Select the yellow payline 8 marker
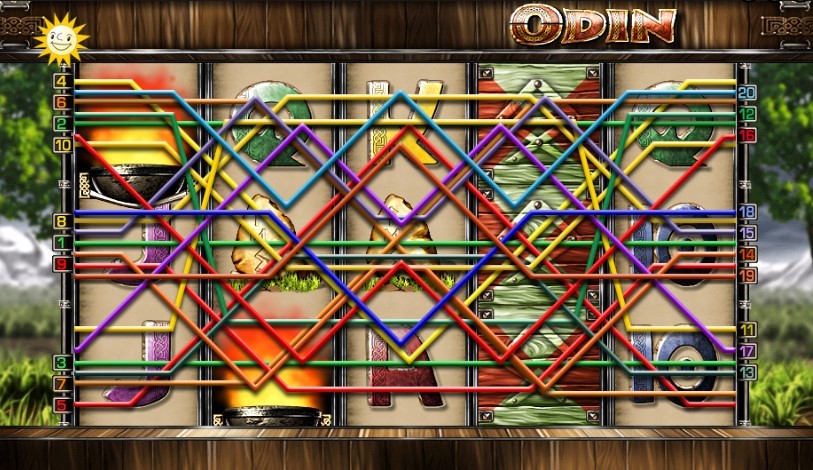 click(62, 222)
